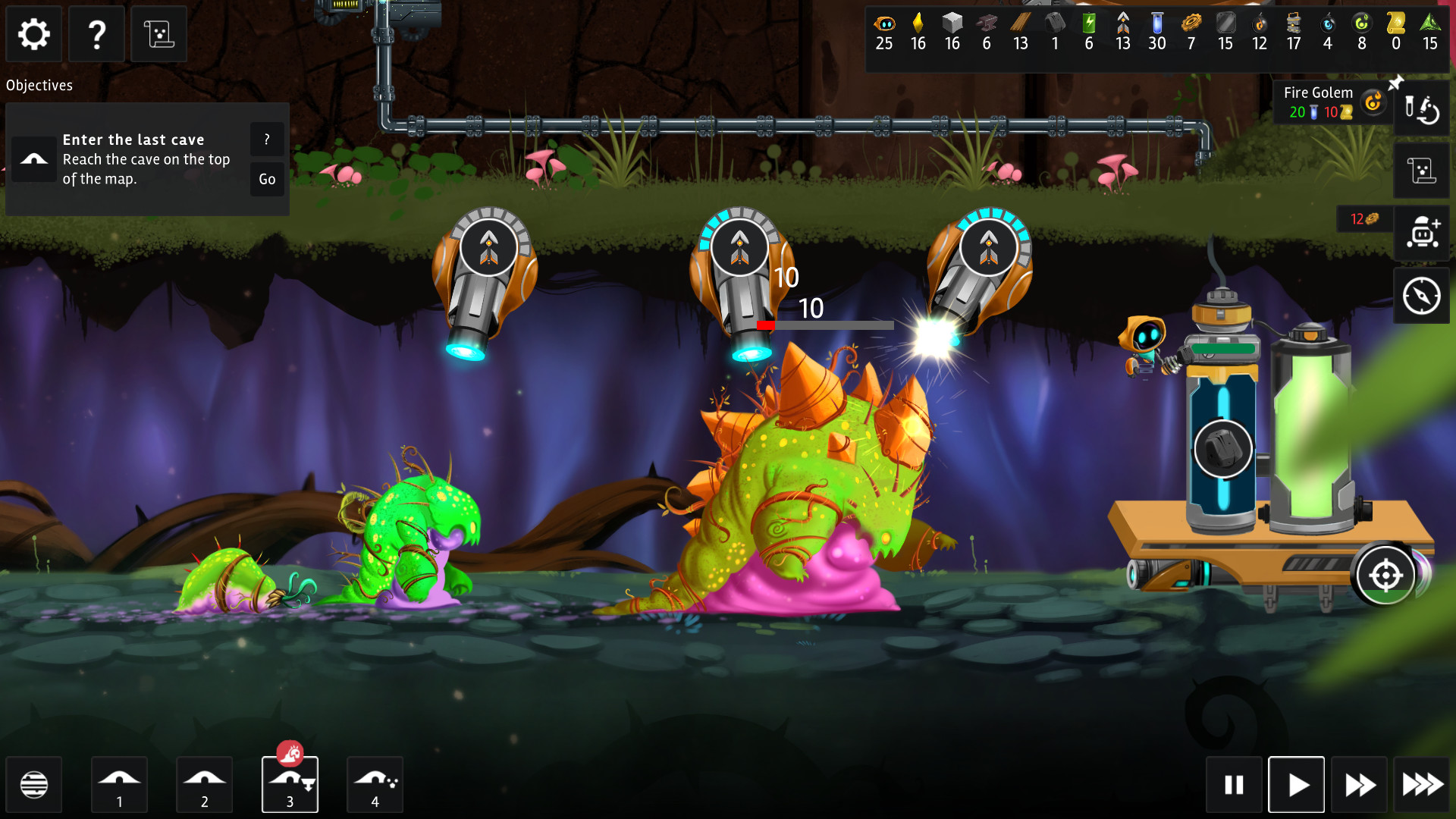Pause the game
Image resolution: width=1456 pixels, height=819 pixels.
(x=1234, y=784)
